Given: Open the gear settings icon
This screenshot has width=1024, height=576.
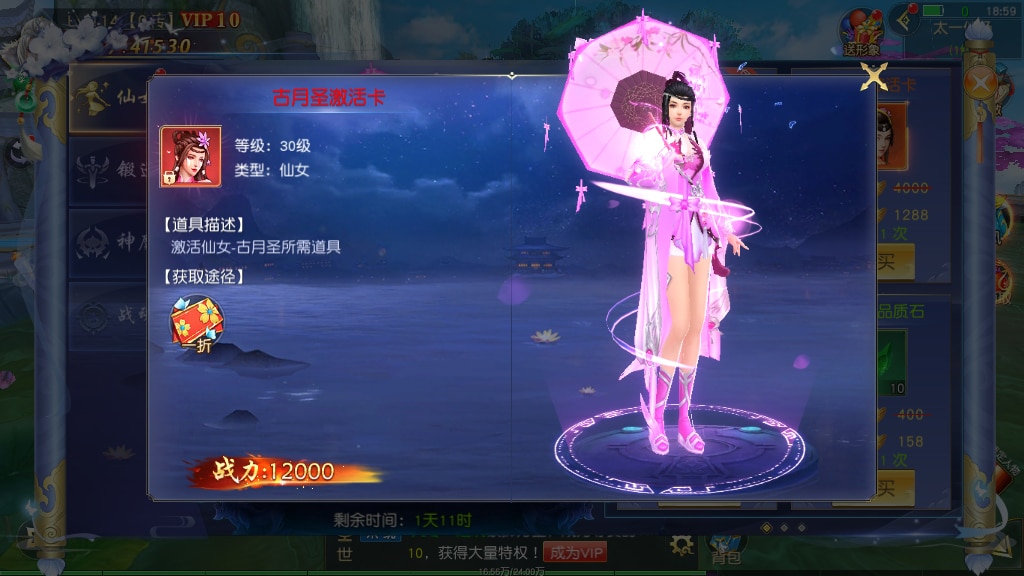Looking at the screenshot, I should 682,544.
